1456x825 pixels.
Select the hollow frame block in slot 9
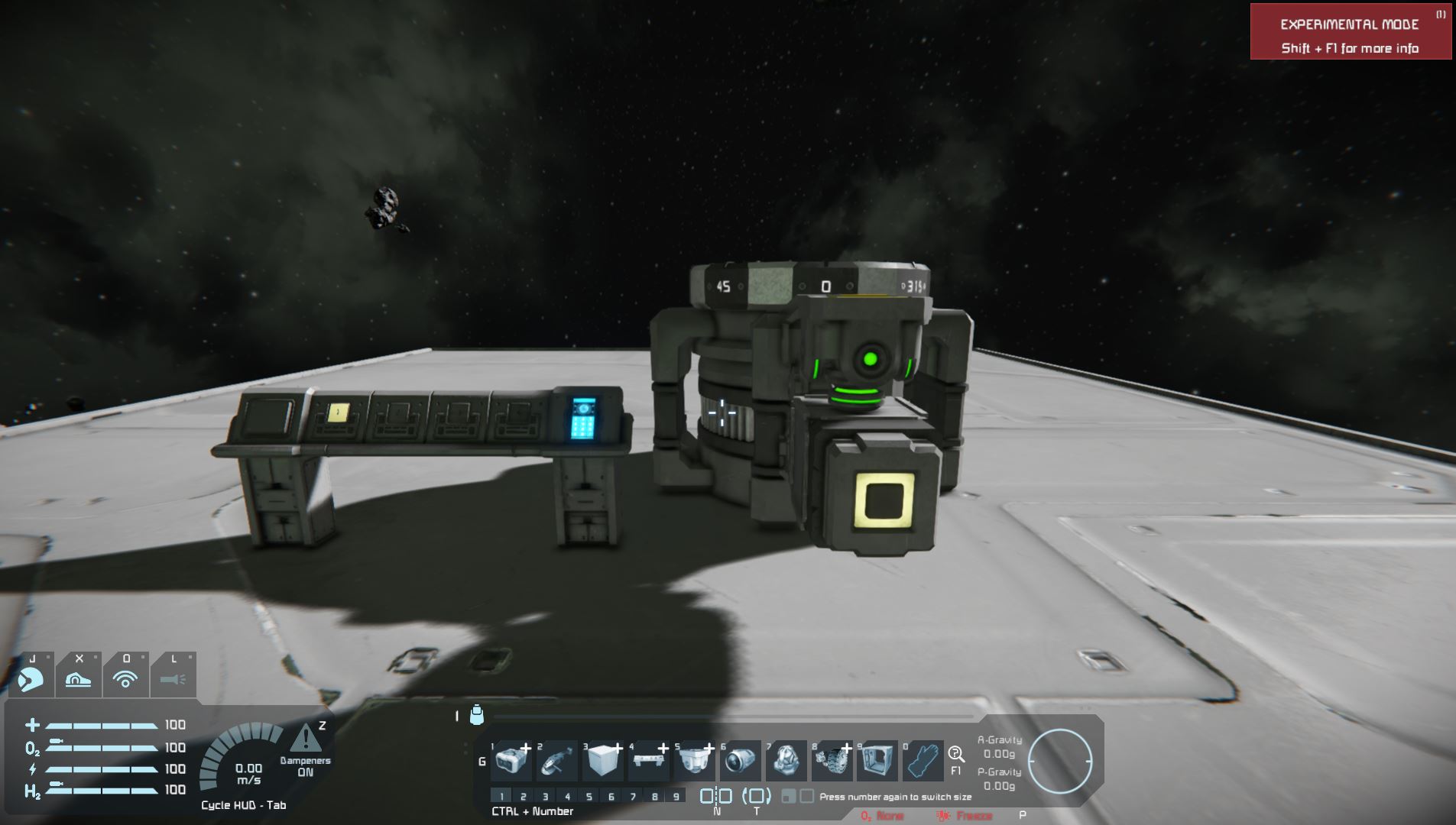[877, 761]
